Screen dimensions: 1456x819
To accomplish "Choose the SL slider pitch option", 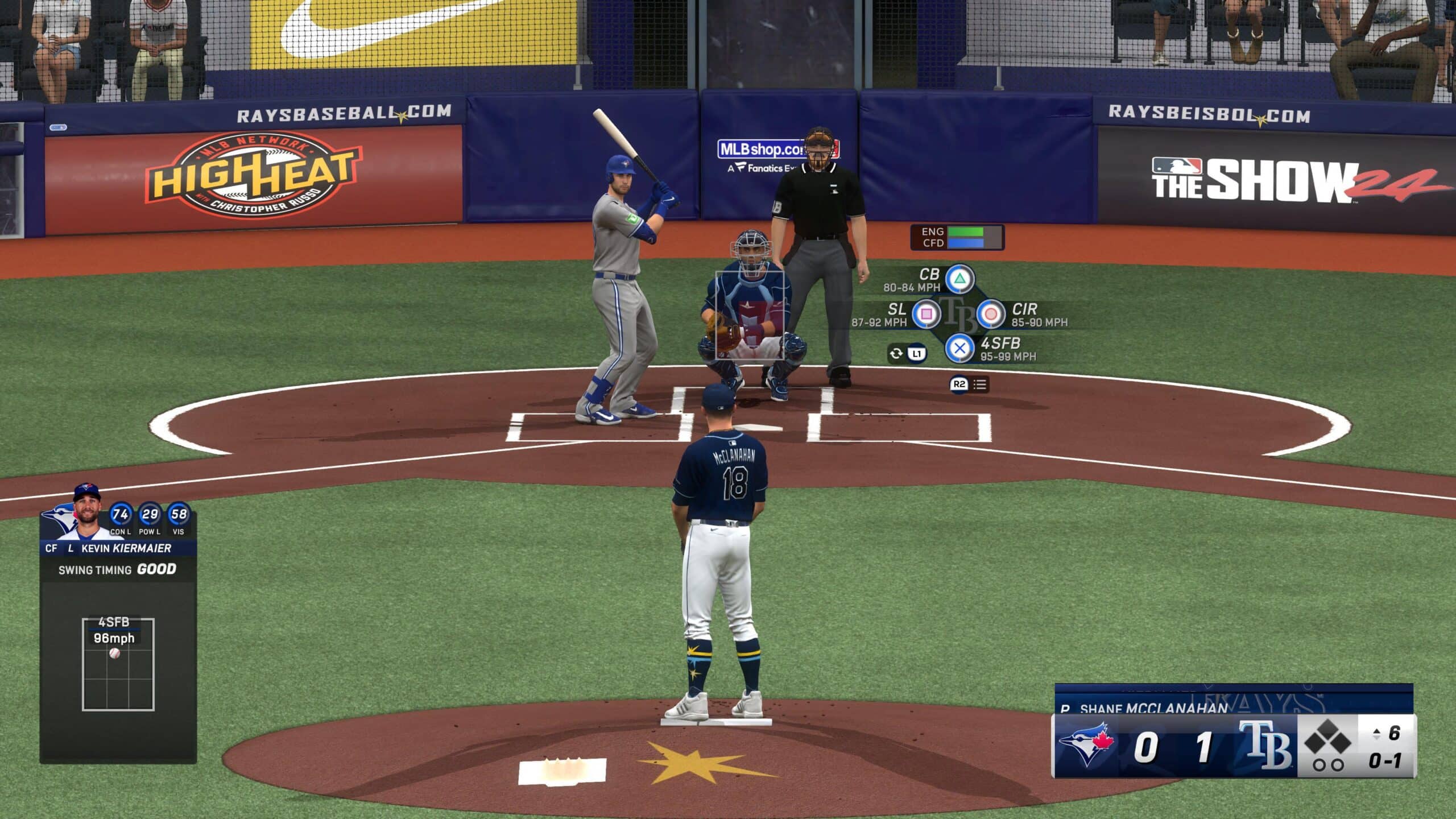I will point(926,313).
